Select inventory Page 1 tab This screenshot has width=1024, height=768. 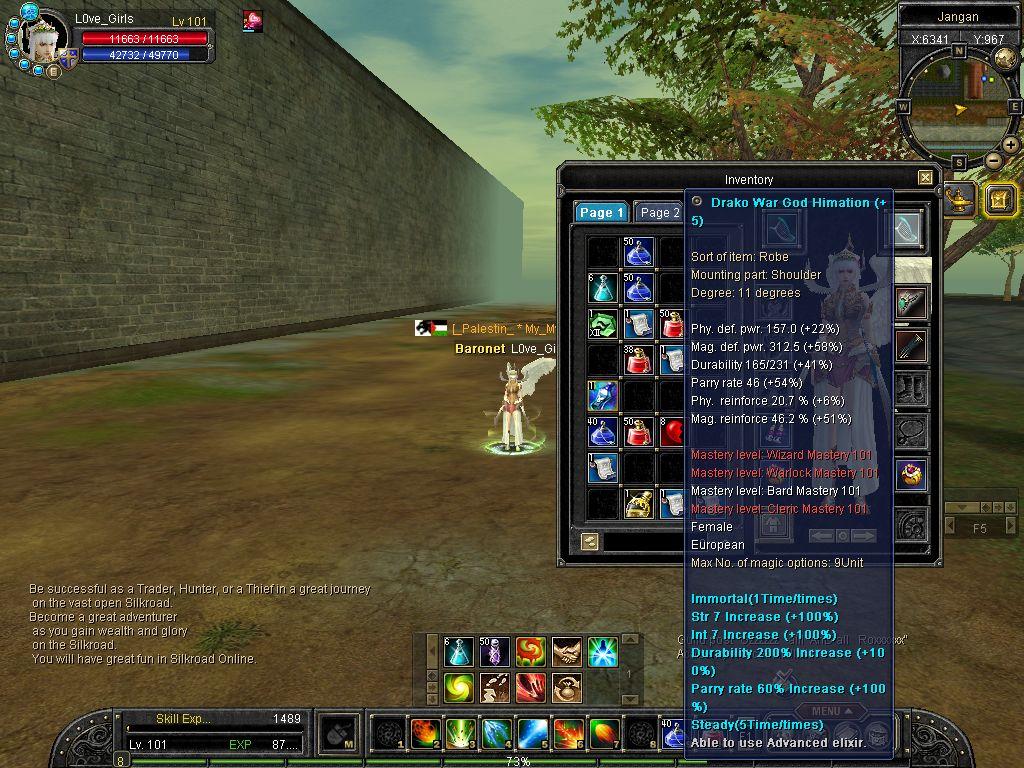tap(601, 212)
